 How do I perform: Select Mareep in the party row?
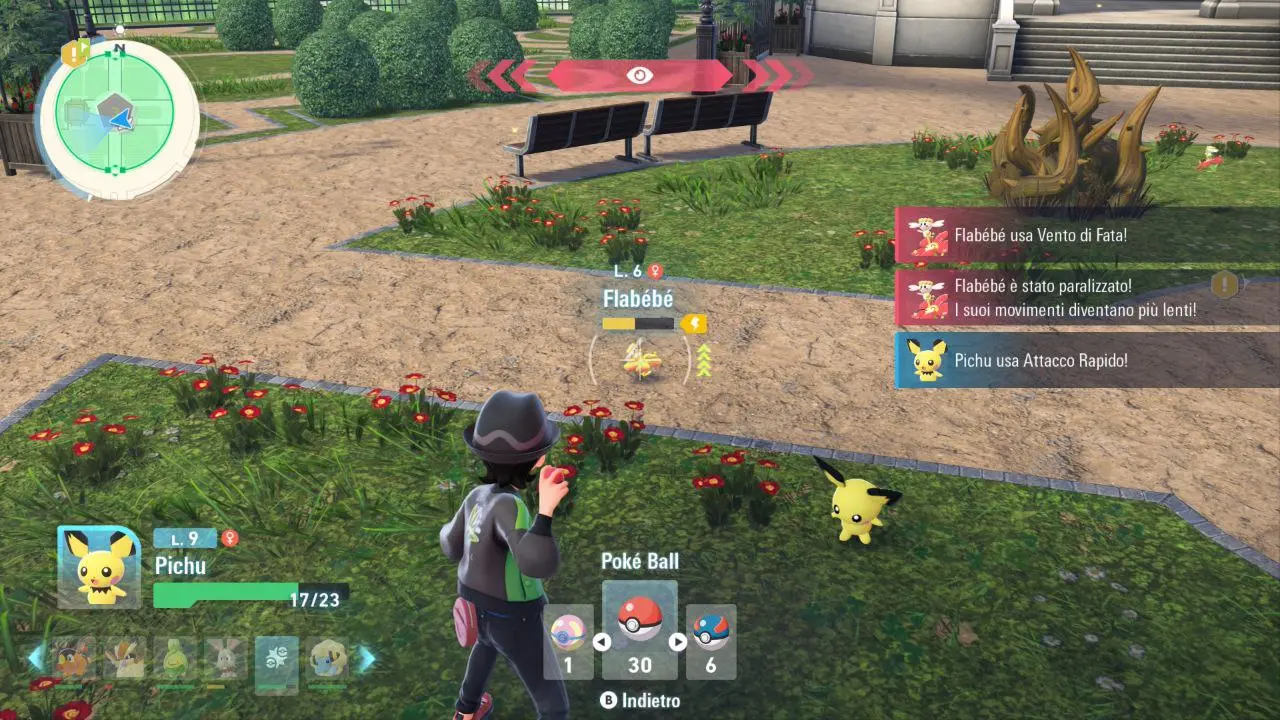327,660
